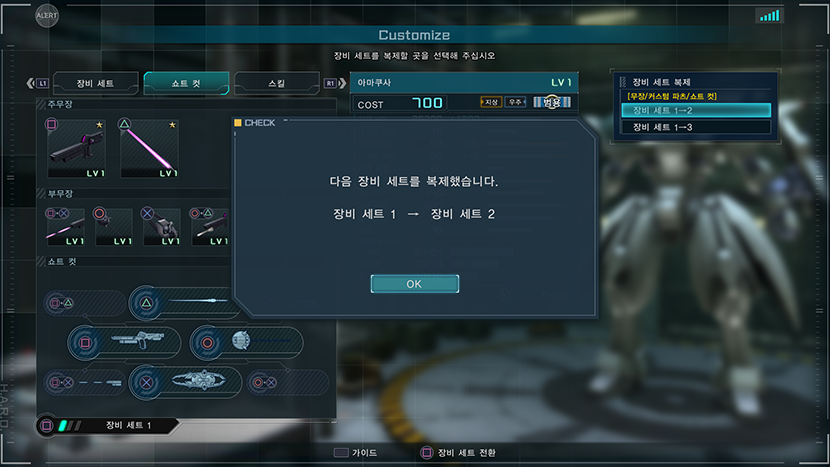Click the 장비 세트 전환 switch option

point(458,453)
